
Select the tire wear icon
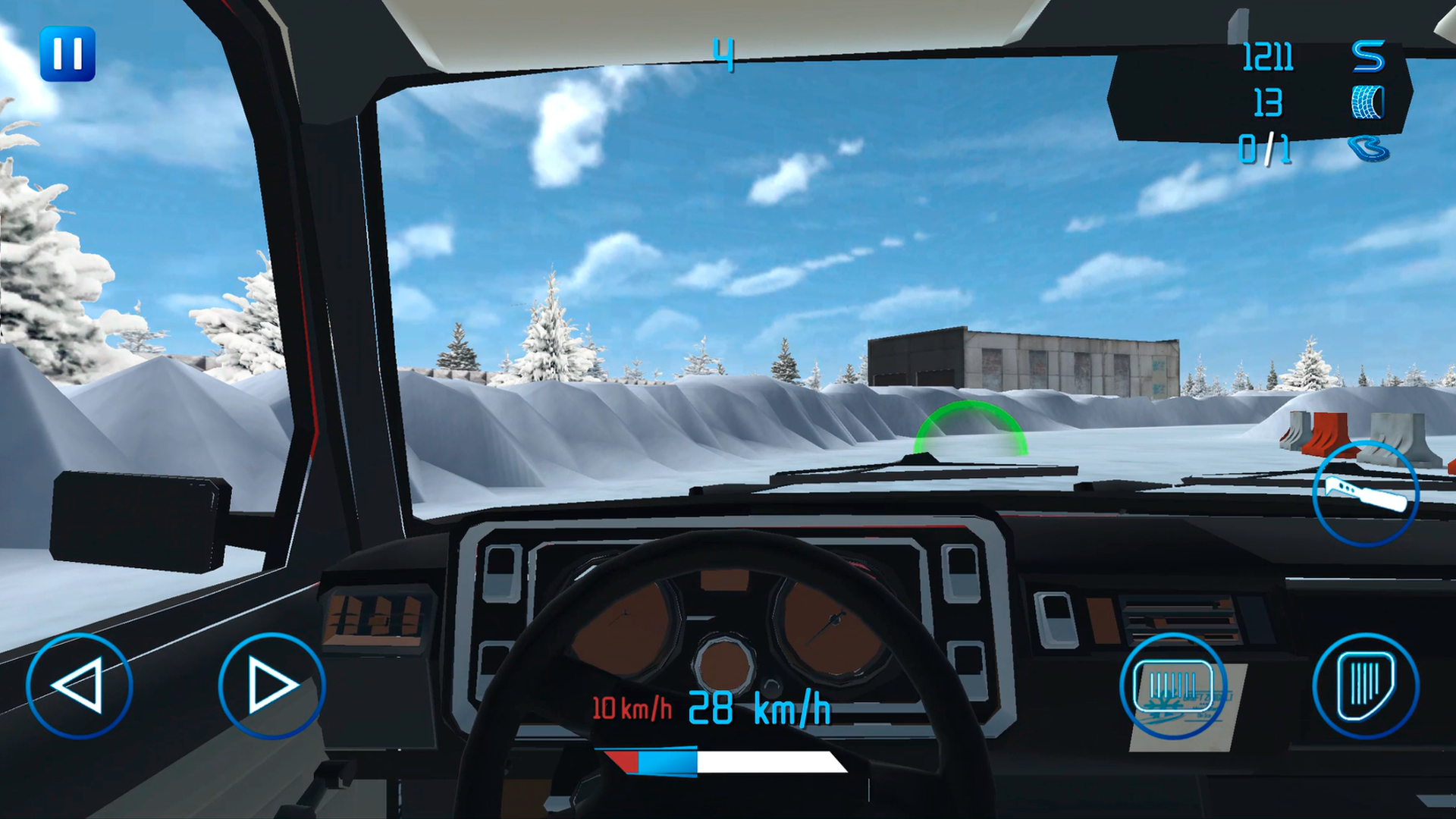tap(1367, 103)
